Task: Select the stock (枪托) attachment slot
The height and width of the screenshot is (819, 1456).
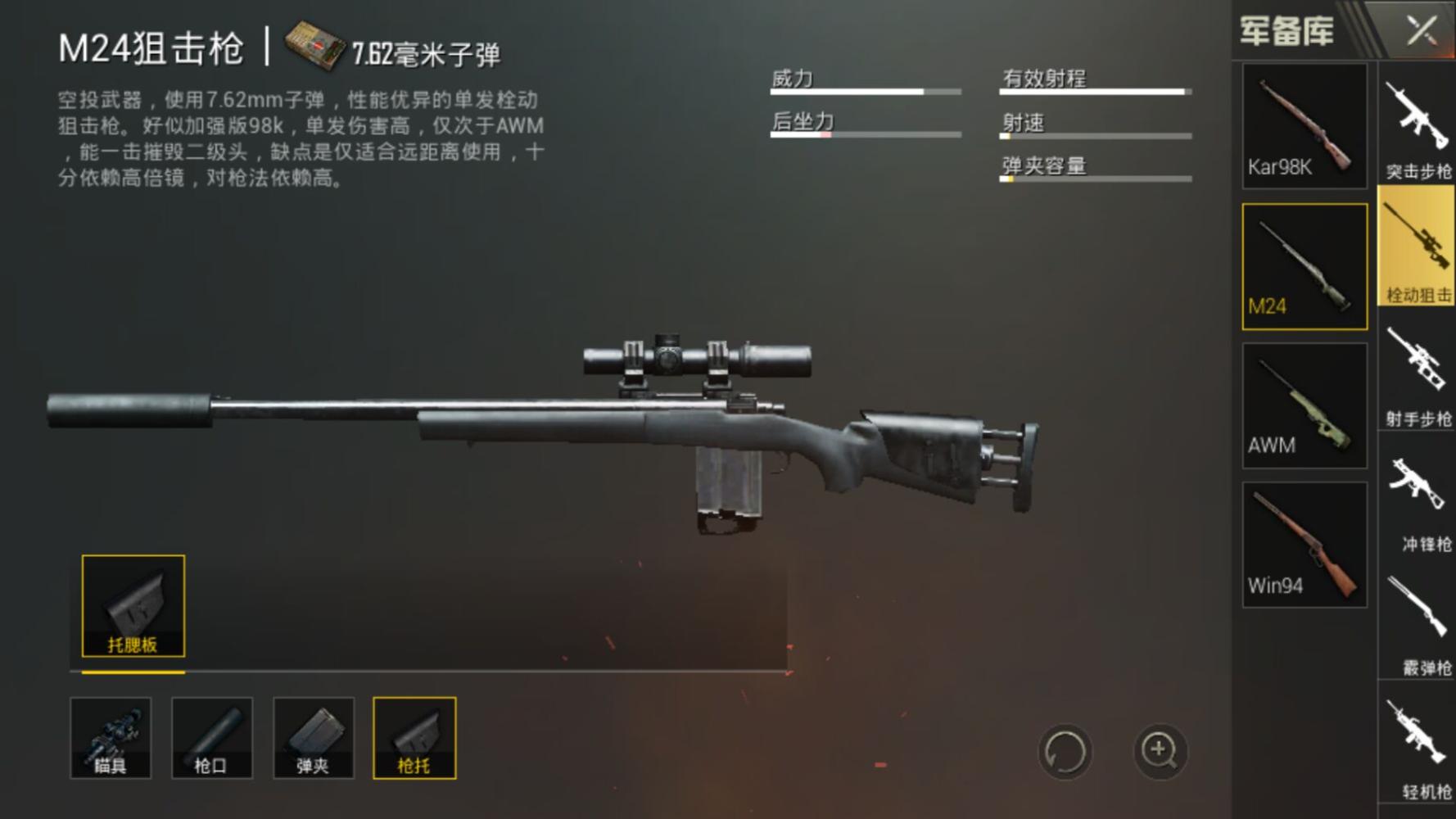Action: coord(414,737)
